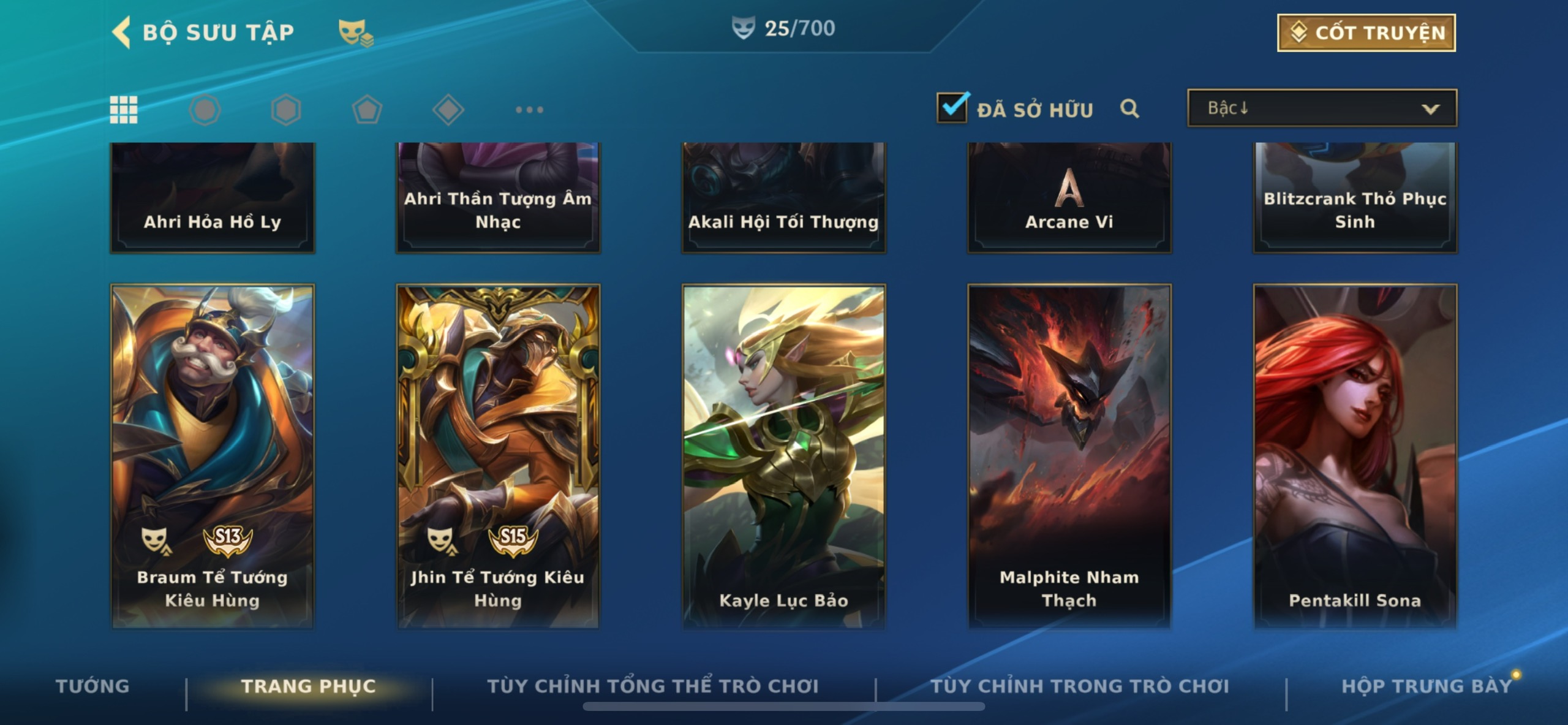Expand the Bậc sort dropdown

[1322, 108]
